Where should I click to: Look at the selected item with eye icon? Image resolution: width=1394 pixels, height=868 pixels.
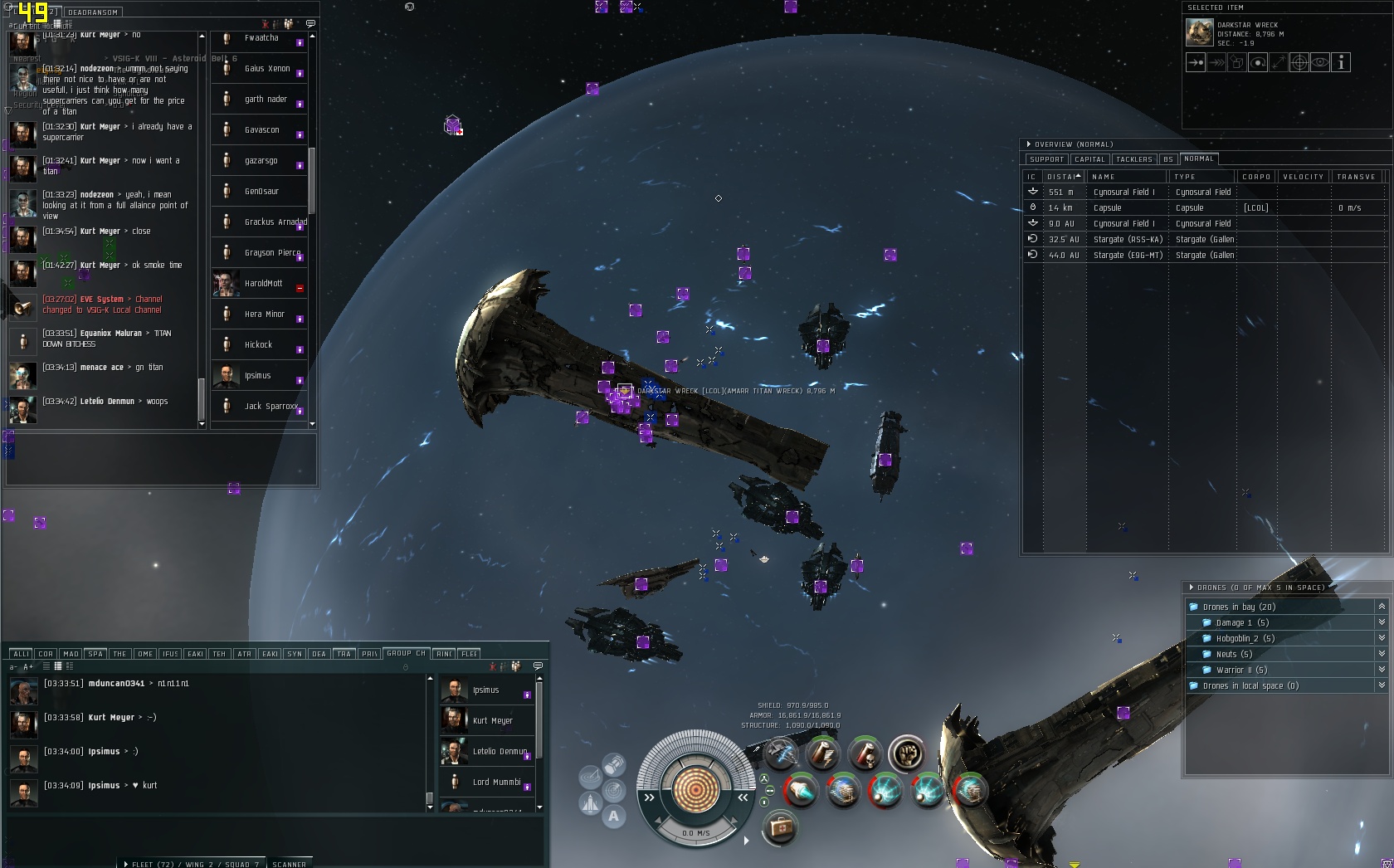coord(1320,63)
